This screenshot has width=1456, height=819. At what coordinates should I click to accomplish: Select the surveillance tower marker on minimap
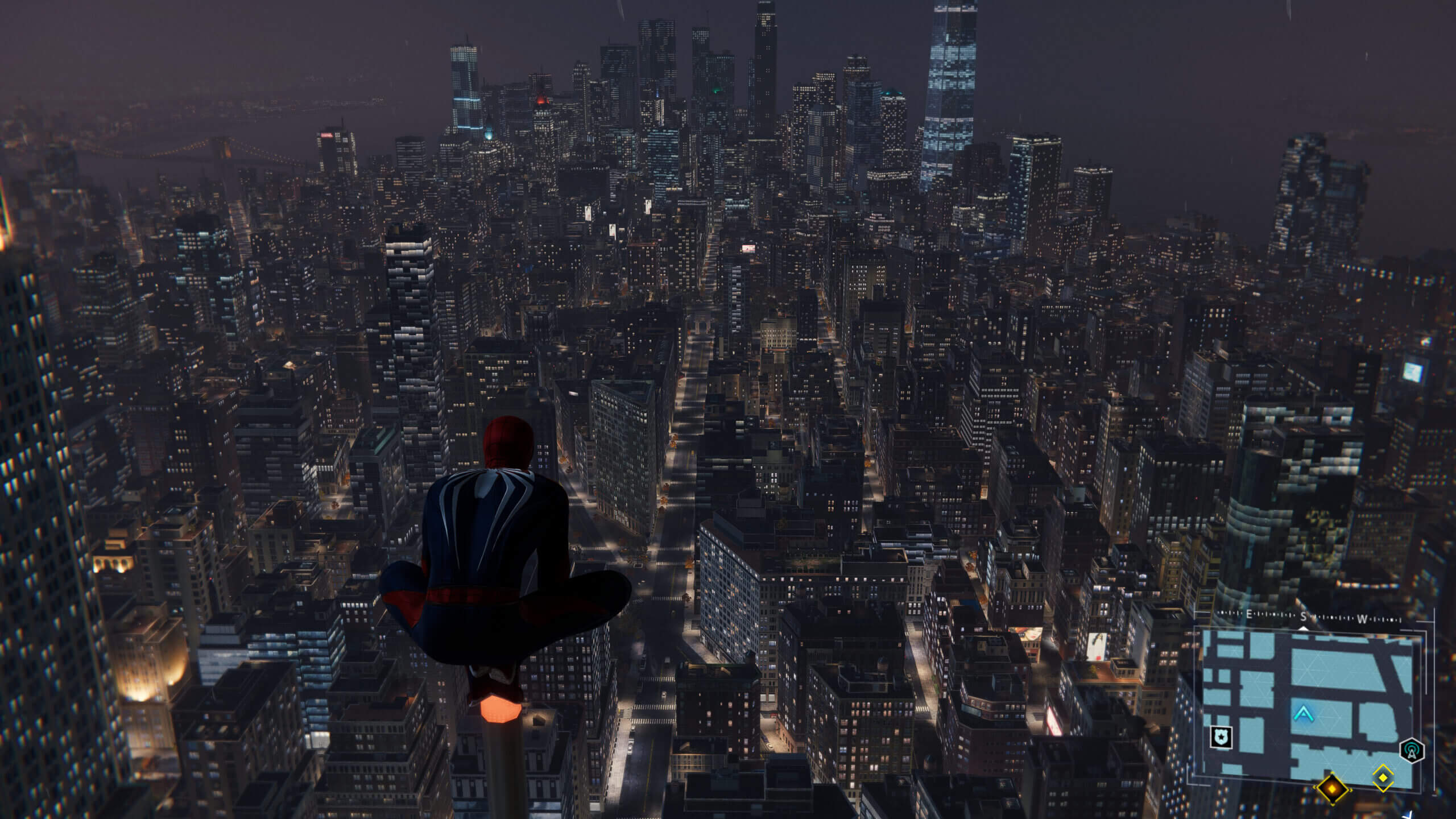click(x=1412, y=751)
